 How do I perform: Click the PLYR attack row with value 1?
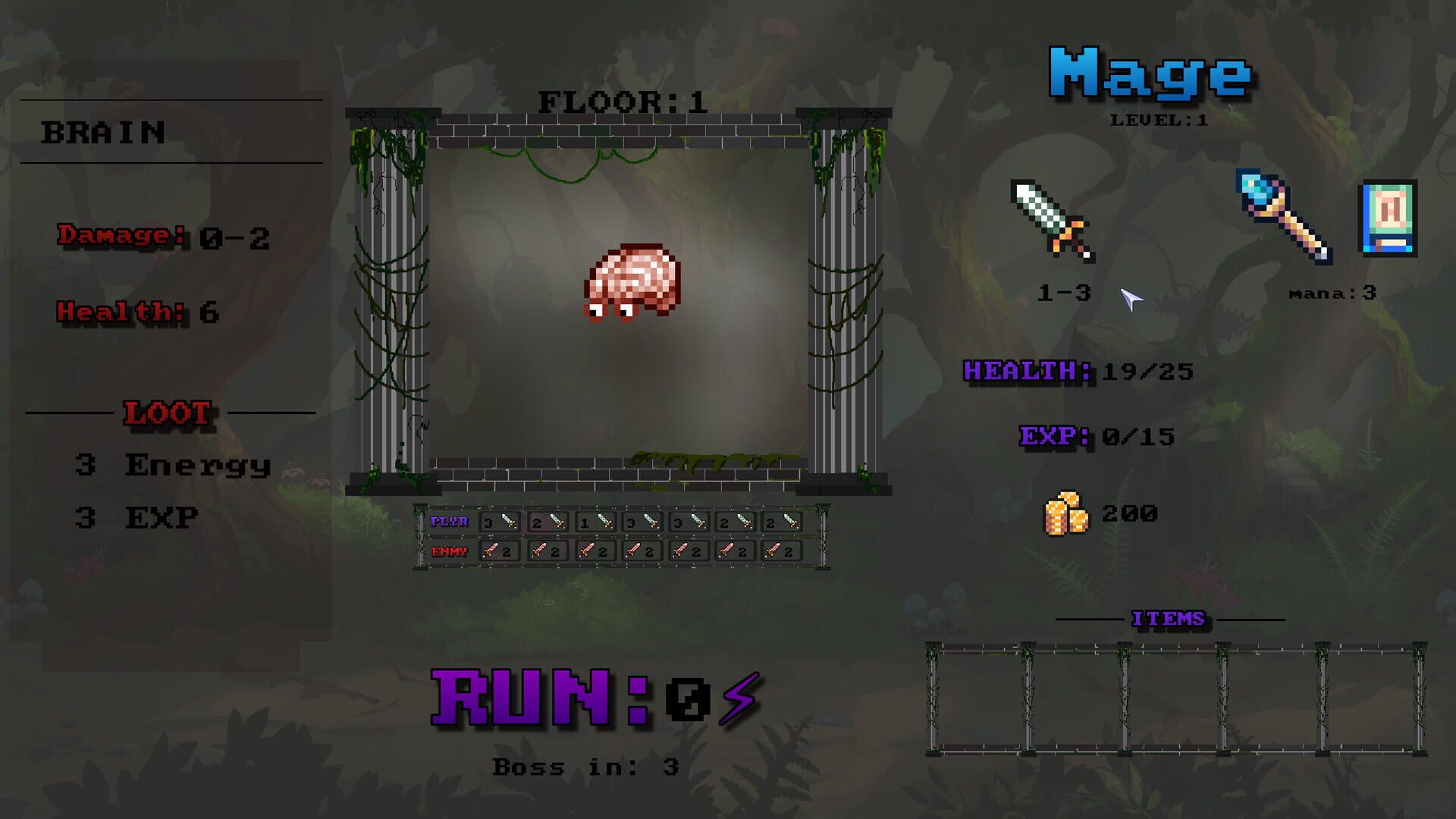pyautogui.click(x=595, y=522)
